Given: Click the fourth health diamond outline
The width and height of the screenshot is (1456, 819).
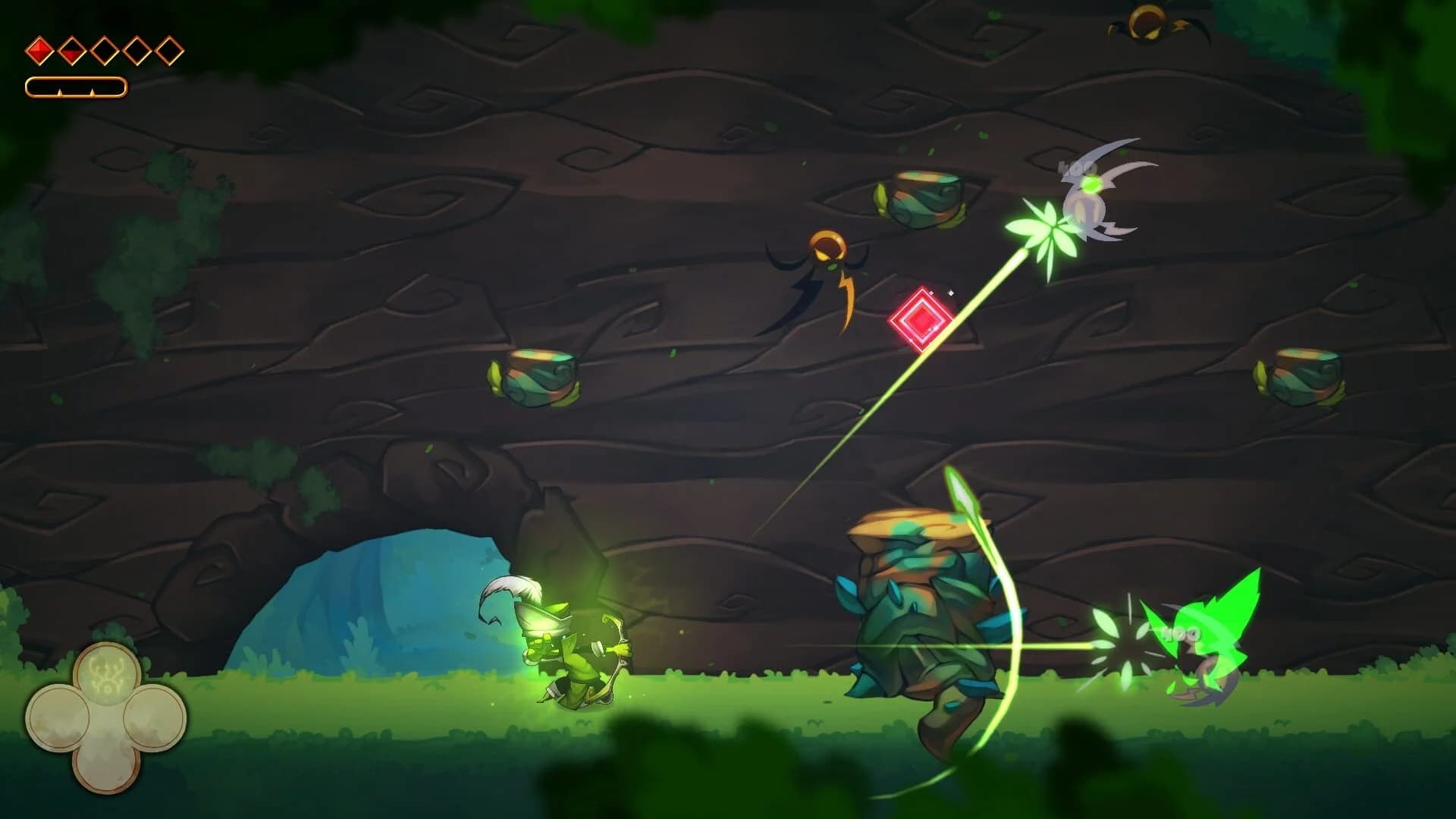Looking at the screenshot, I should (x=136, y=51).
